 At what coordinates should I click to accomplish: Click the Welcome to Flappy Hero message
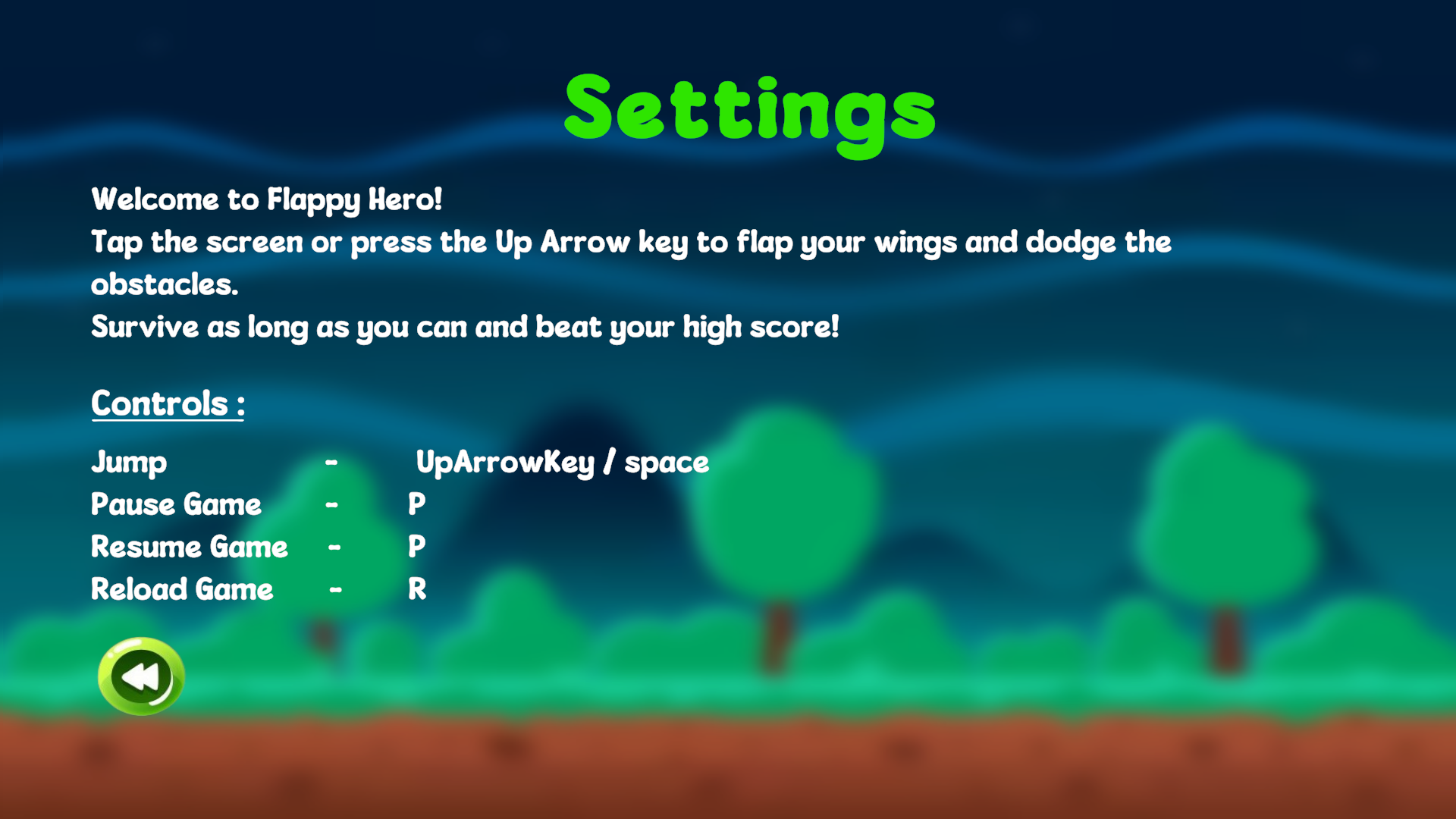(267, 200)
